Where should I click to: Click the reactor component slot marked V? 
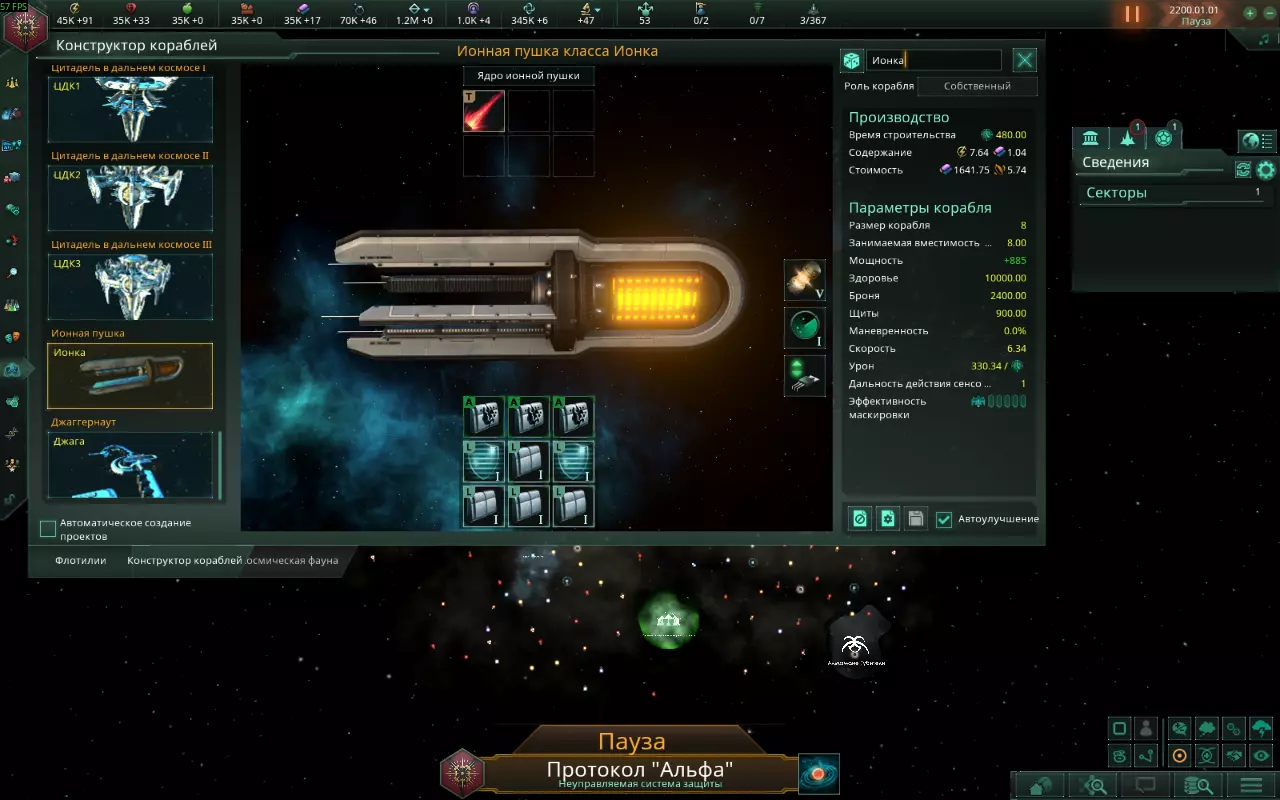point(805,281)
